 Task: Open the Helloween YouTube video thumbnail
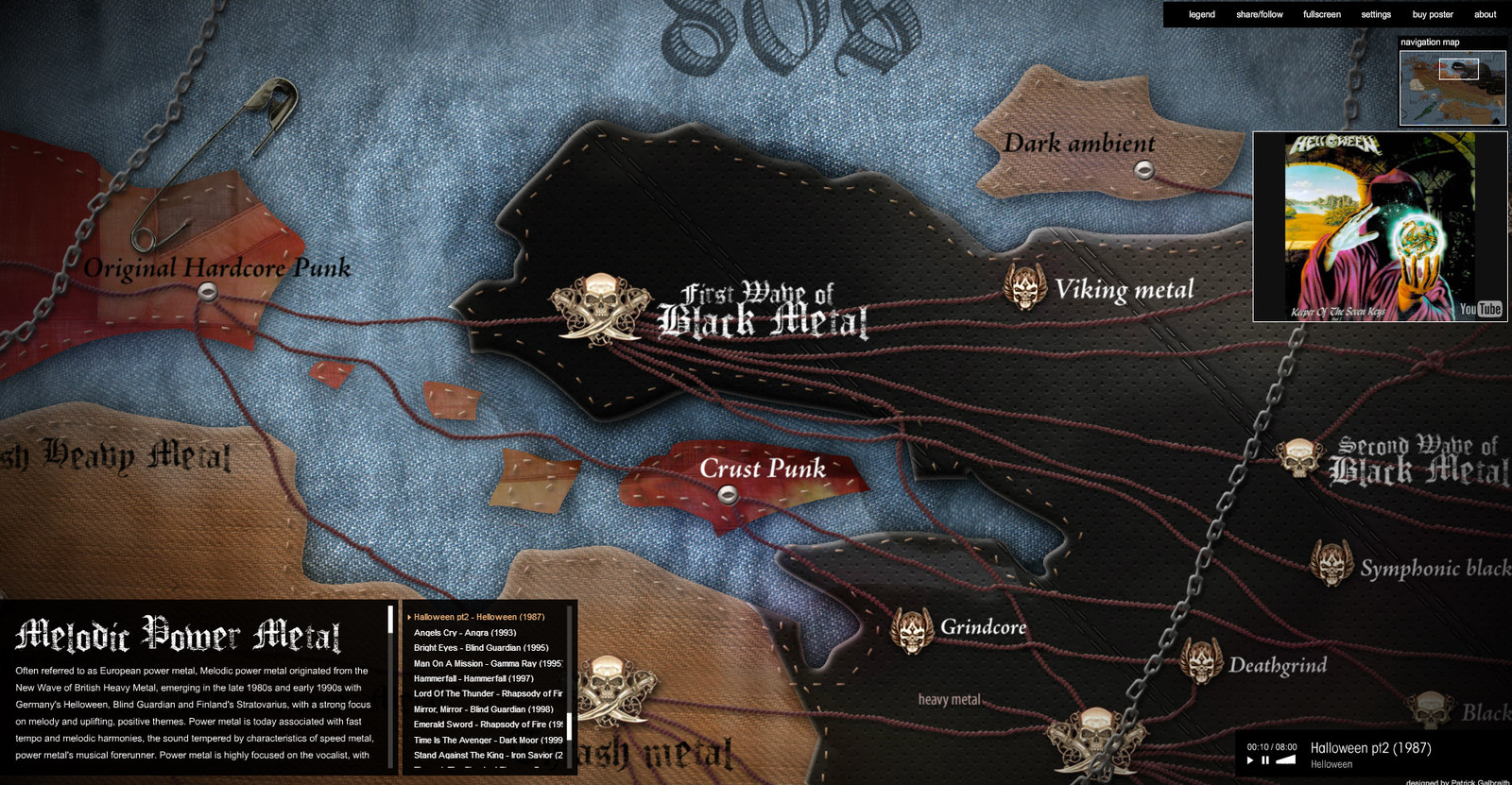click(1380, 227)
